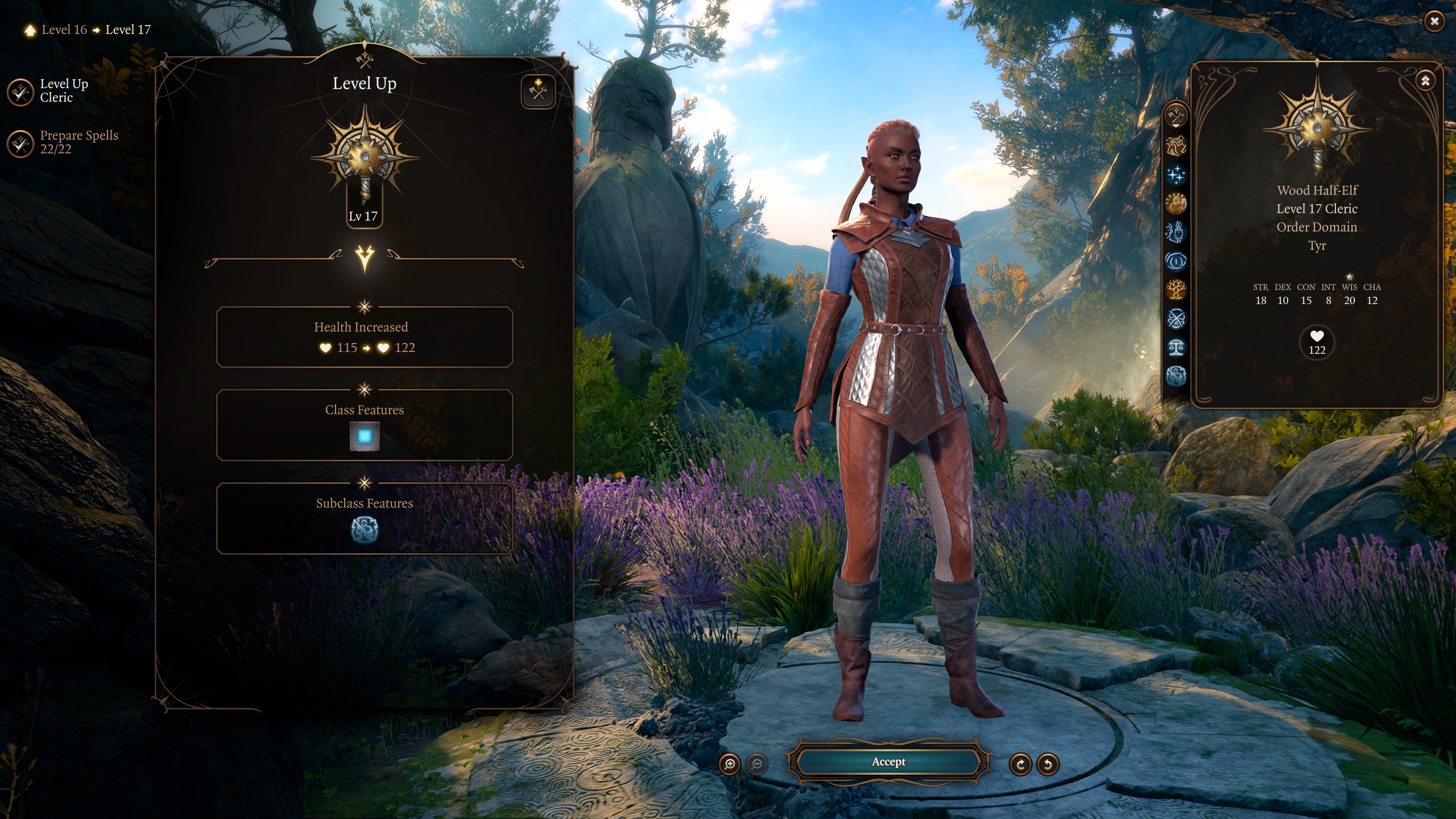The image size is (1456, 819).
Task: Inspect the Subclass Features icon
Action: (365, 530)
